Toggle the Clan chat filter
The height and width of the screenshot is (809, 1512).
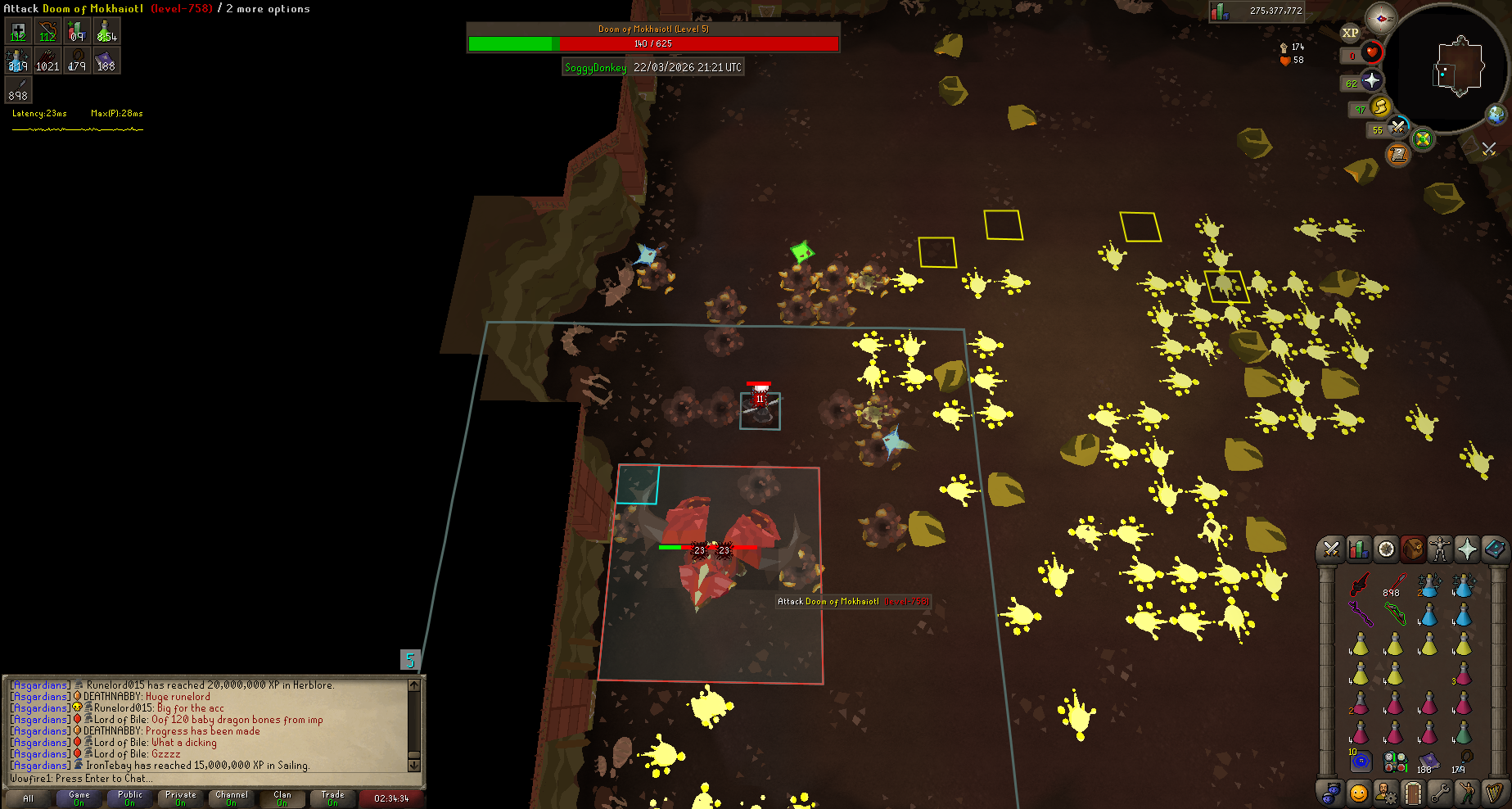282,798
